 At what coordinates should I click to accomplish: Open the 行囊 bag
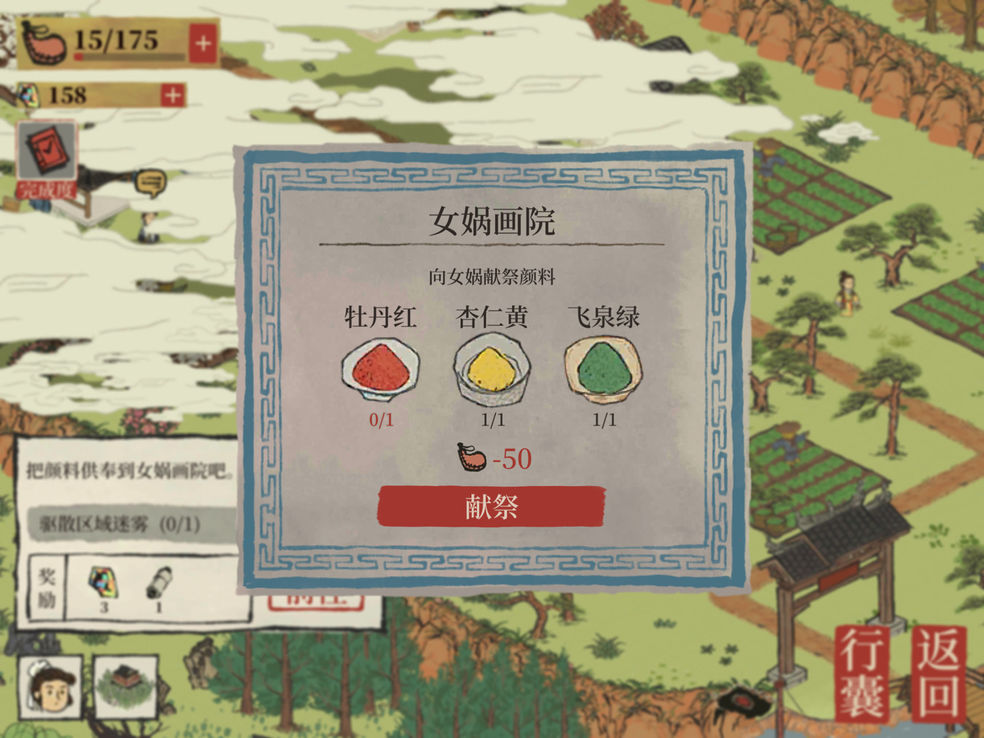(x=863, y=673)
